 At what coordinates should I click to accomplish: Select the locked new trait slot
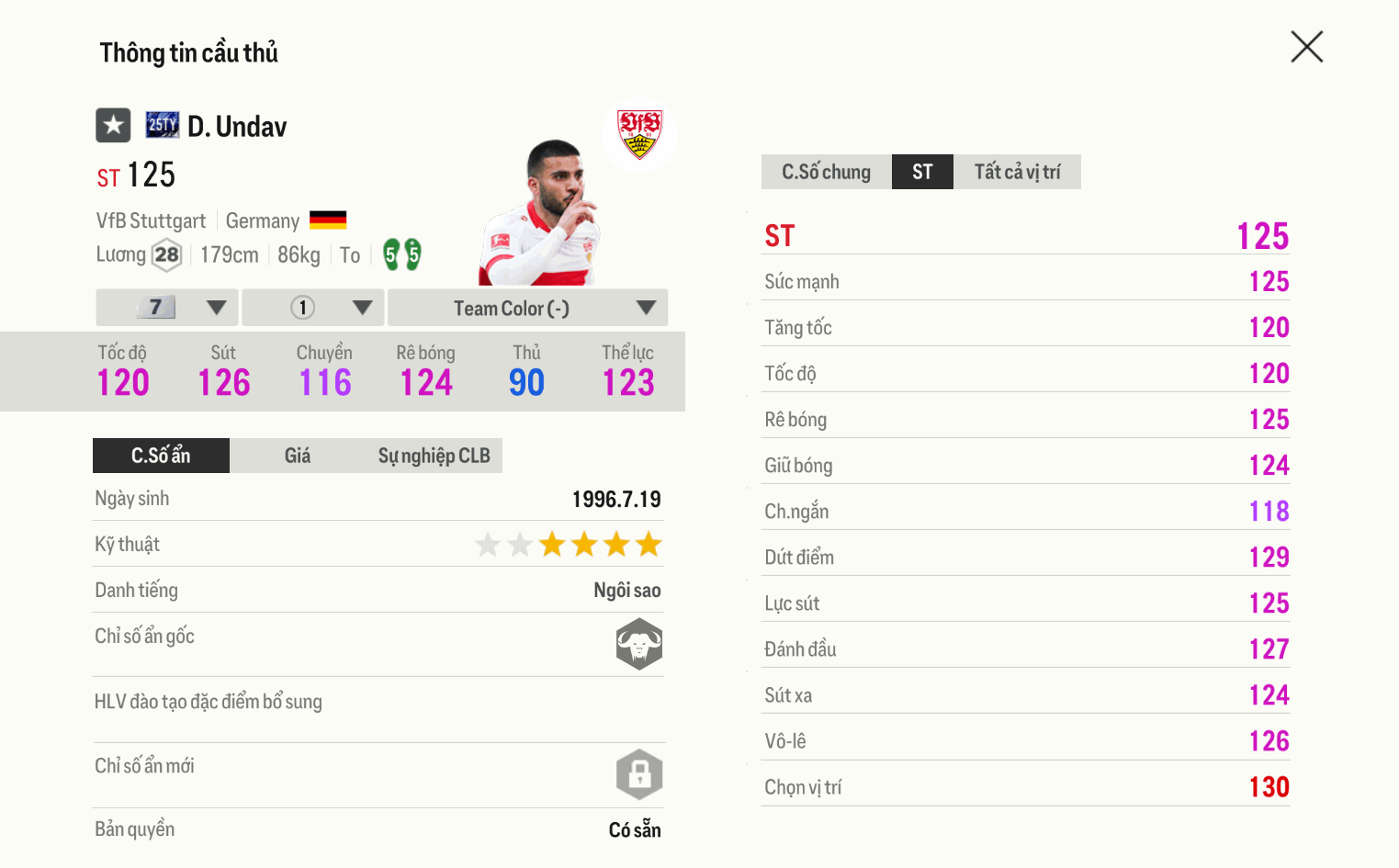click(x=639, y=774)
